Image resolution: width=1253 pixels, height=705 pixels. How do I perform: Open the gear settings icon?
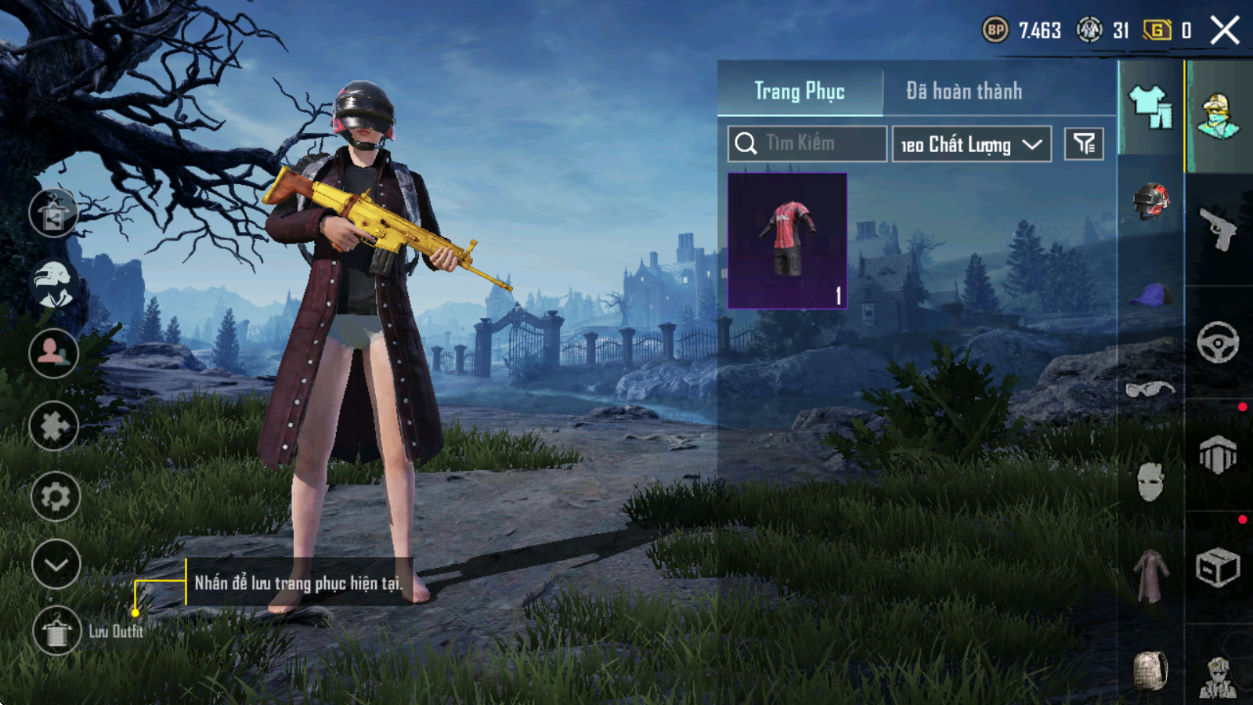point(56,496)
